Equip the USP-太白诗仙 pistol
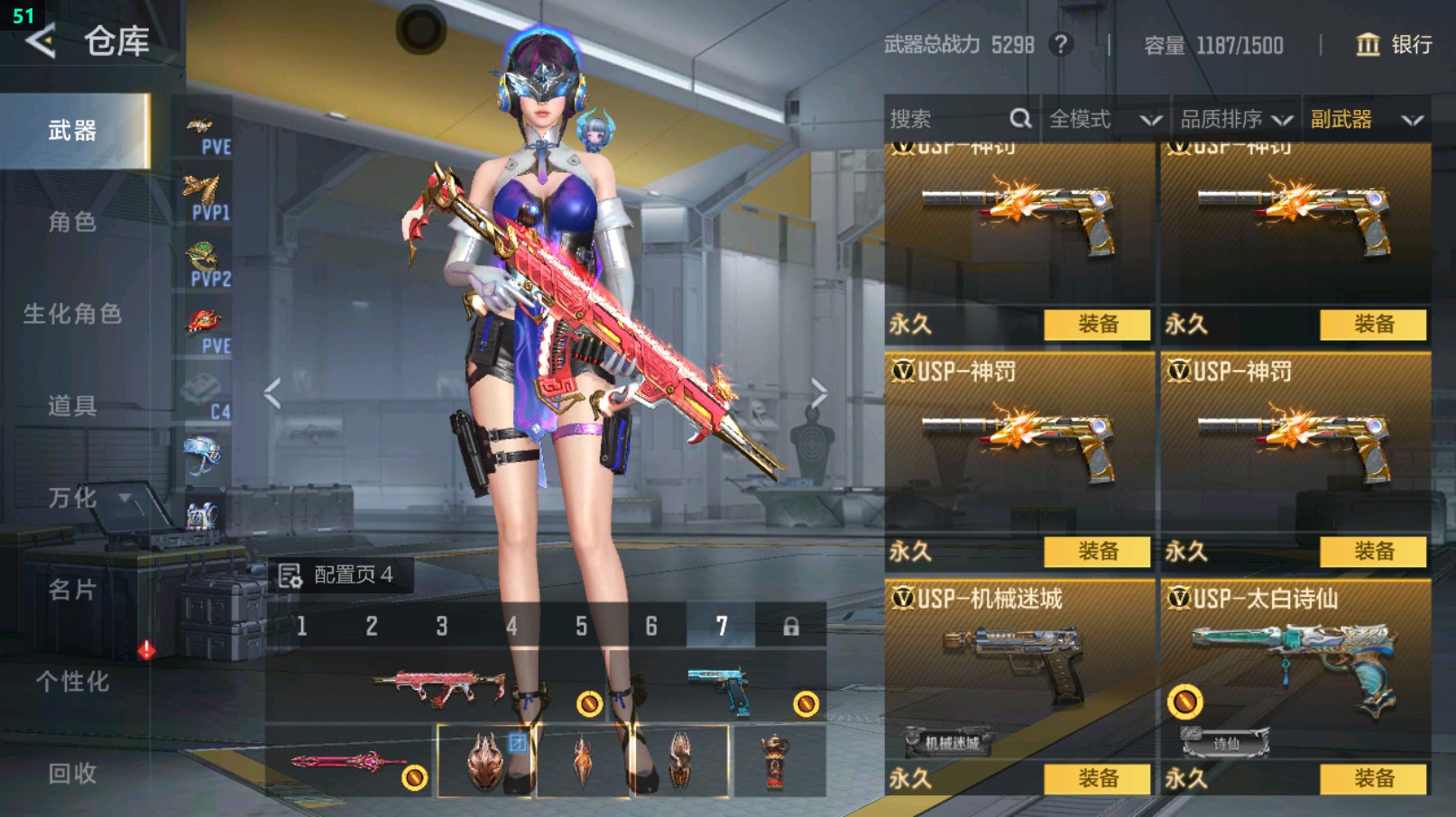The width and height of the screenshot is (1456, 817). pyautogui.click(x=1373, y=778)
